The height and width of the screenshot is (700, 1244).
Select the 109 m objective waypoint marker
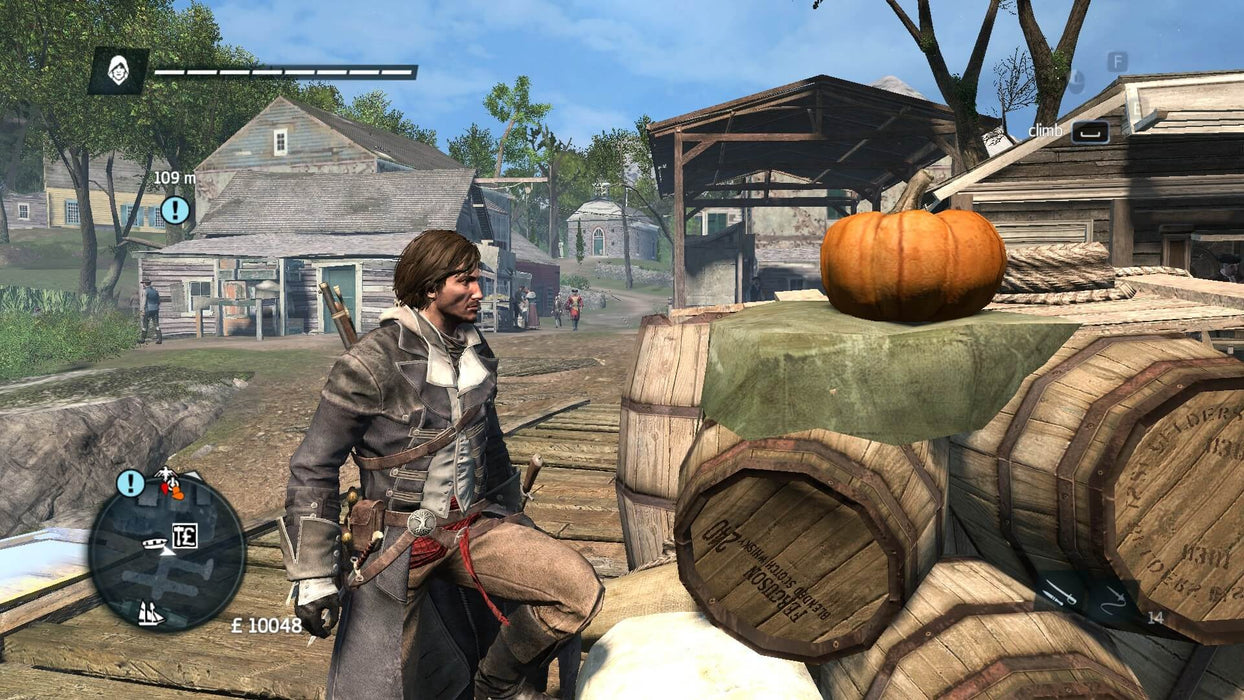(175, 209)
